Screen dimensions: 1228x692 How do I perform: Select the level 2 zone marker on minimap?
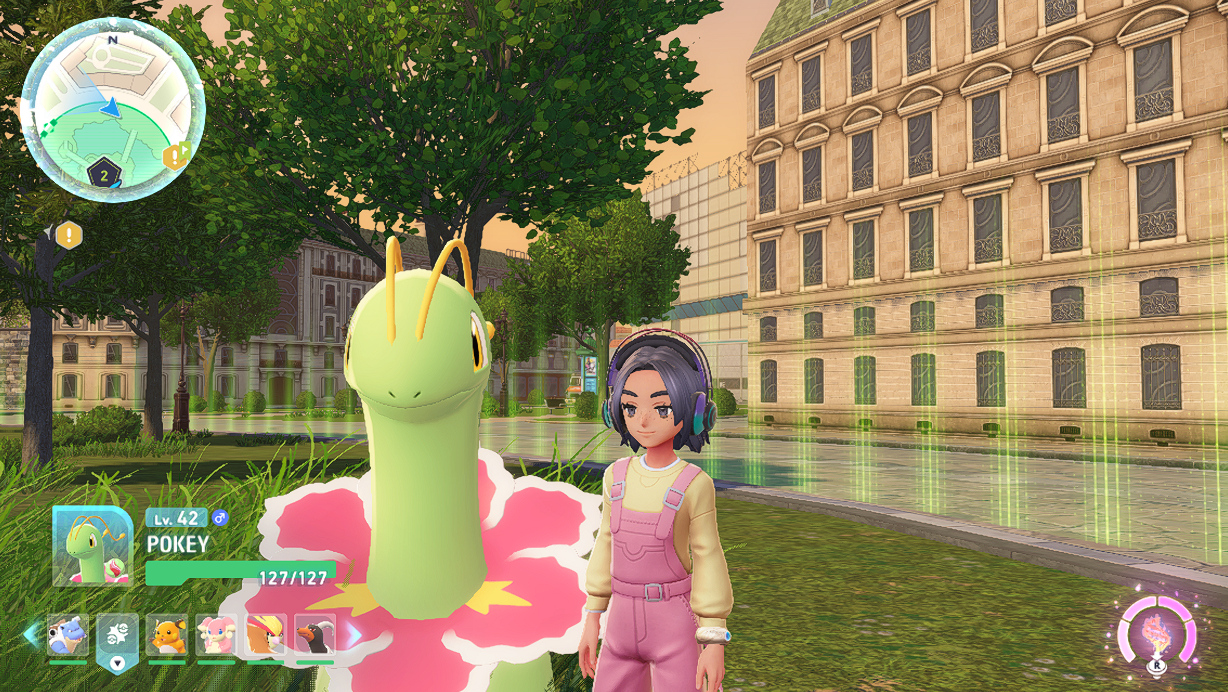tap(104, 174)
